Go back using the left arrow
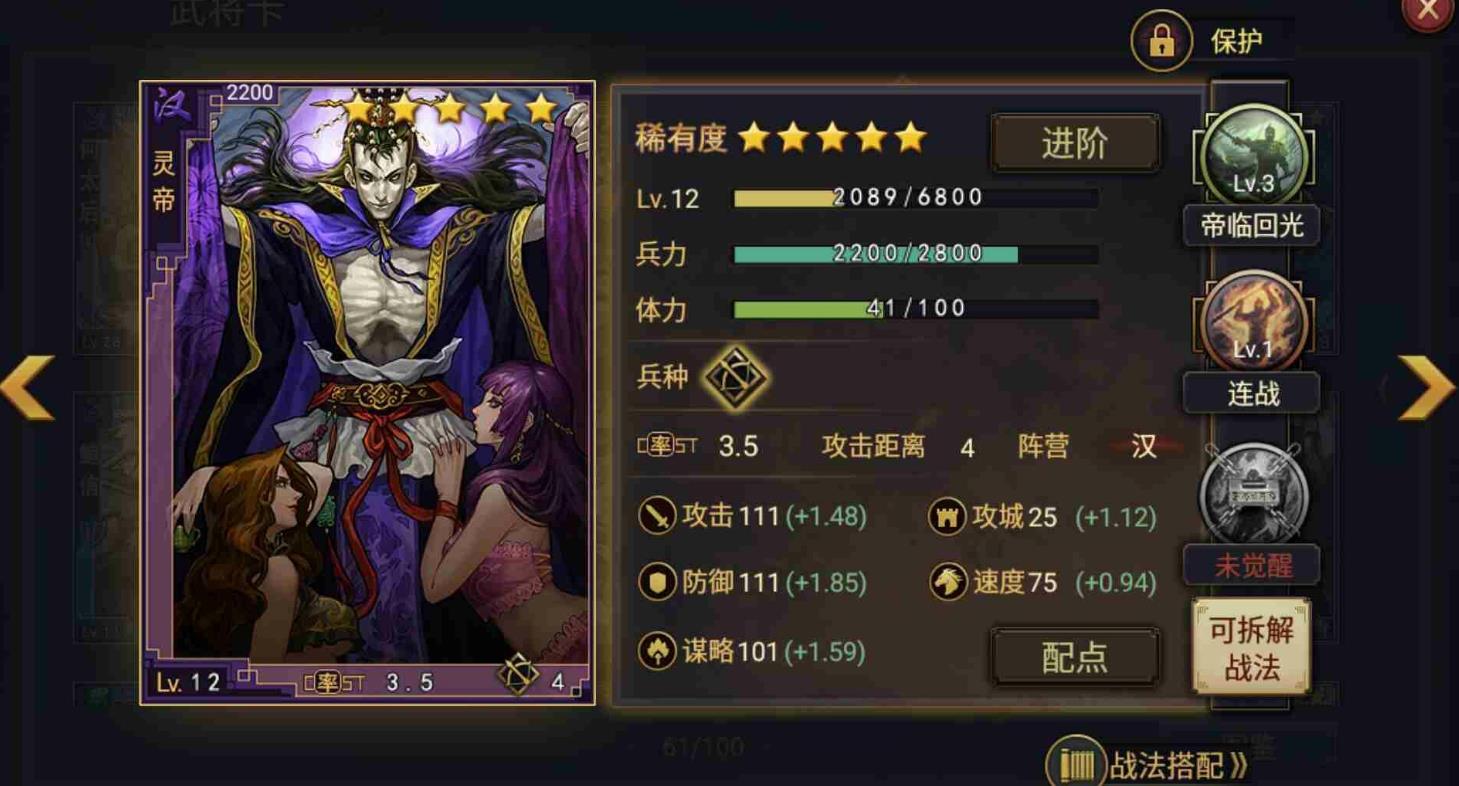The width and height of the screenshot is (1459, 786). 25,387
